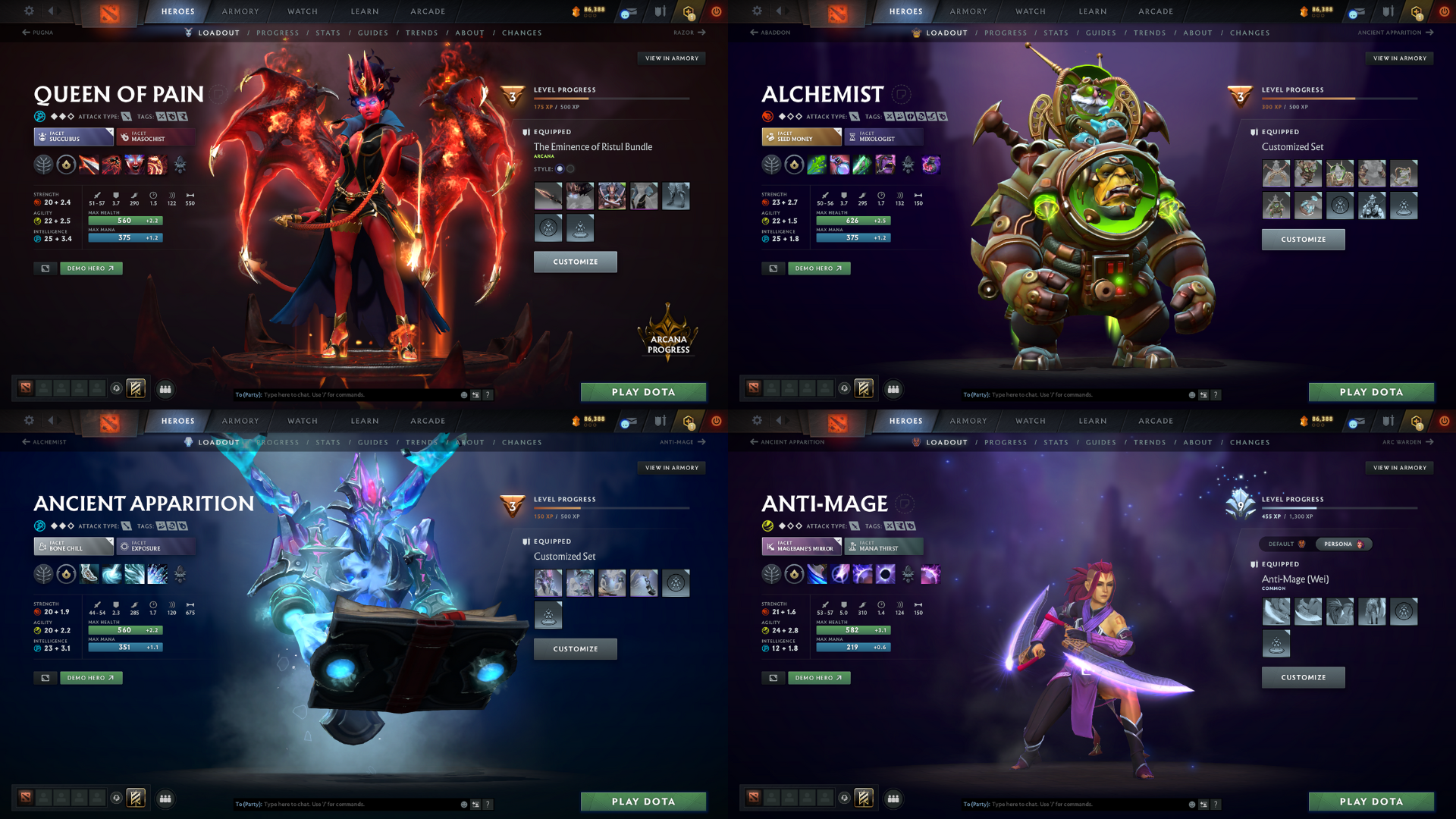Click Alchemist's level progress bar
Screen dimensions: 1456x819
pos(1342,97)
